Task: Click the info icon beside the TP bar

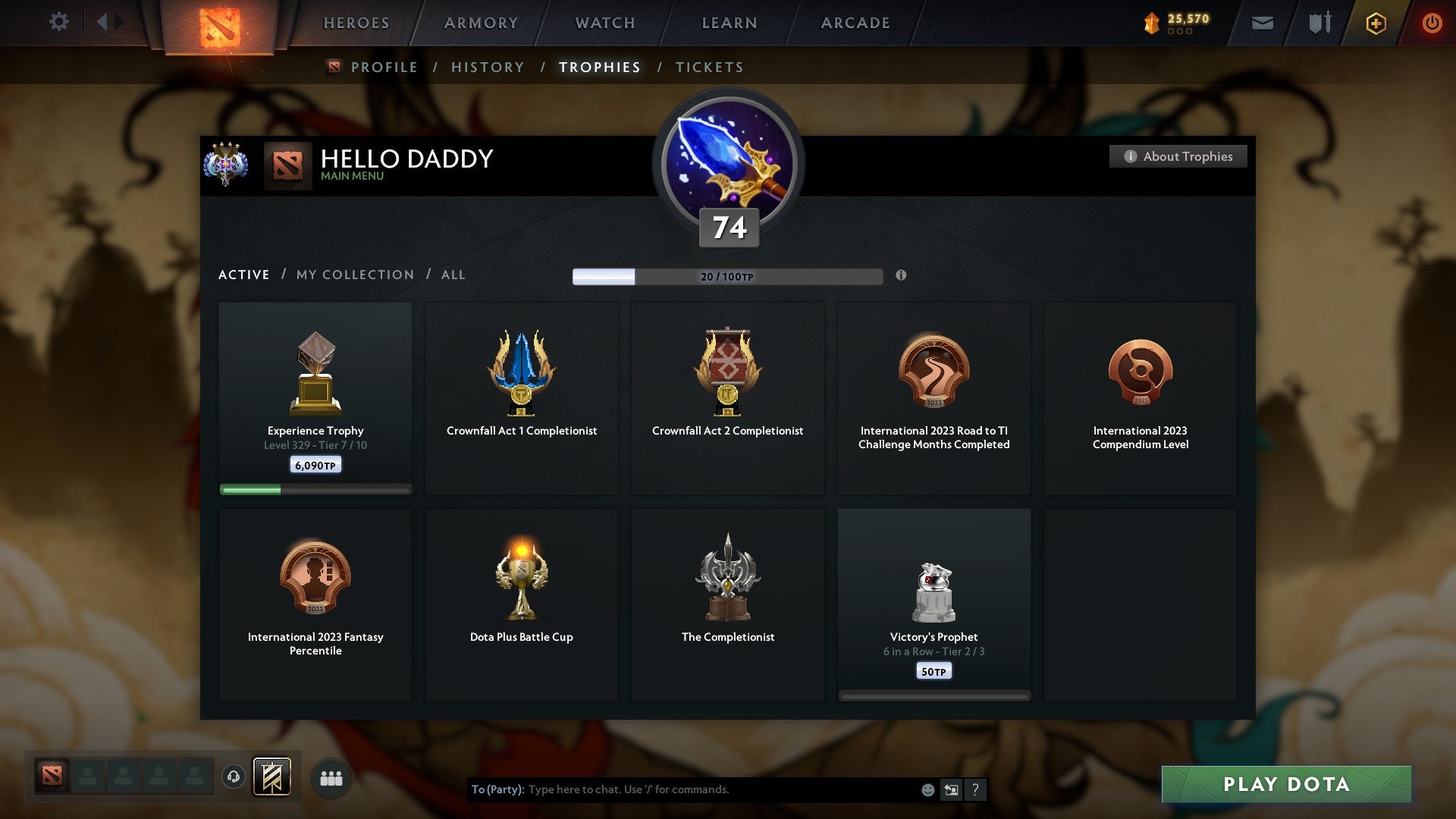Action: coord(901,277)
